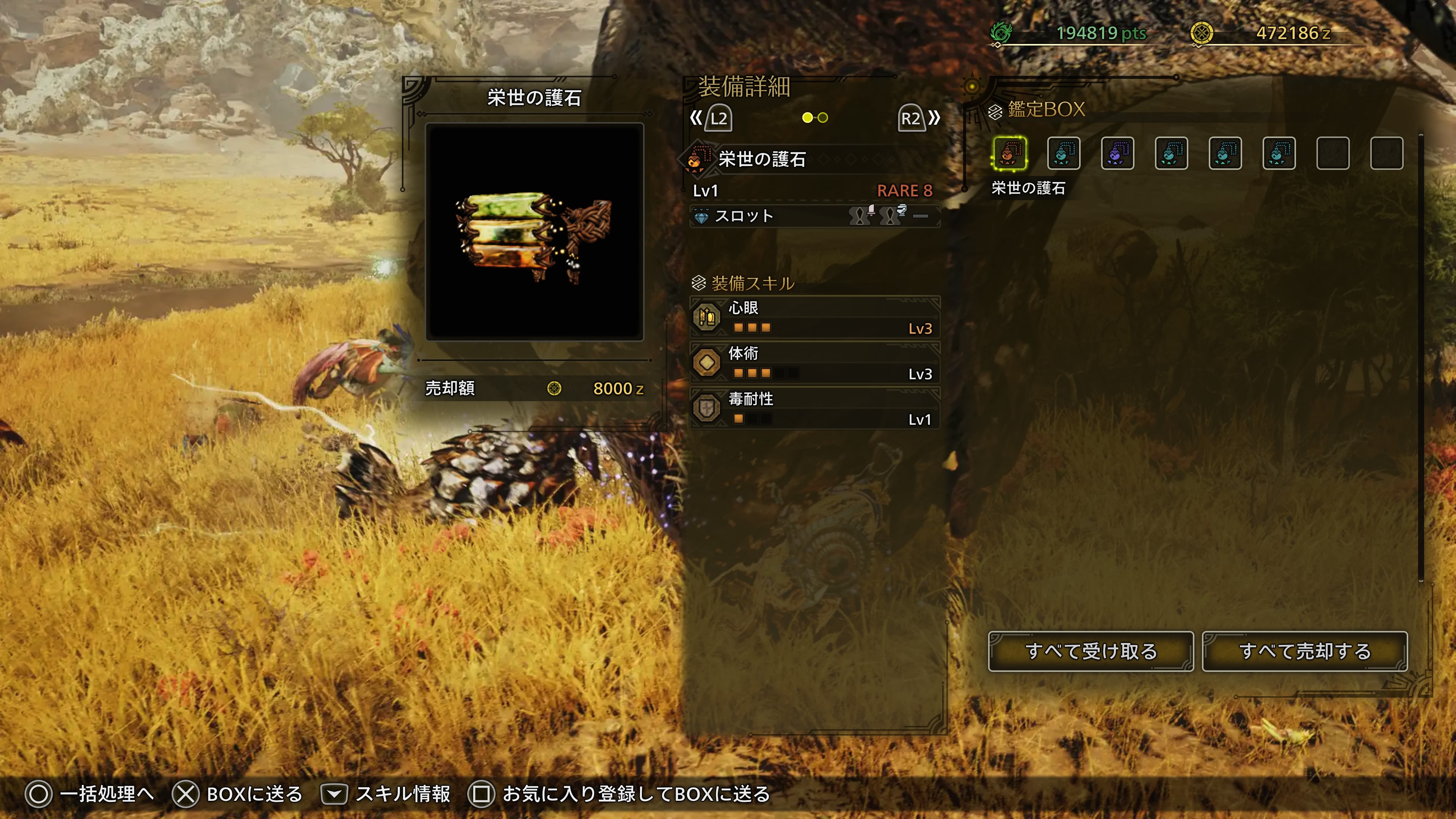Viewport: 1456px width, 819px height.
Task: Choose the 毒耐性 Lv1 skill row
Action: click(814, 409)
